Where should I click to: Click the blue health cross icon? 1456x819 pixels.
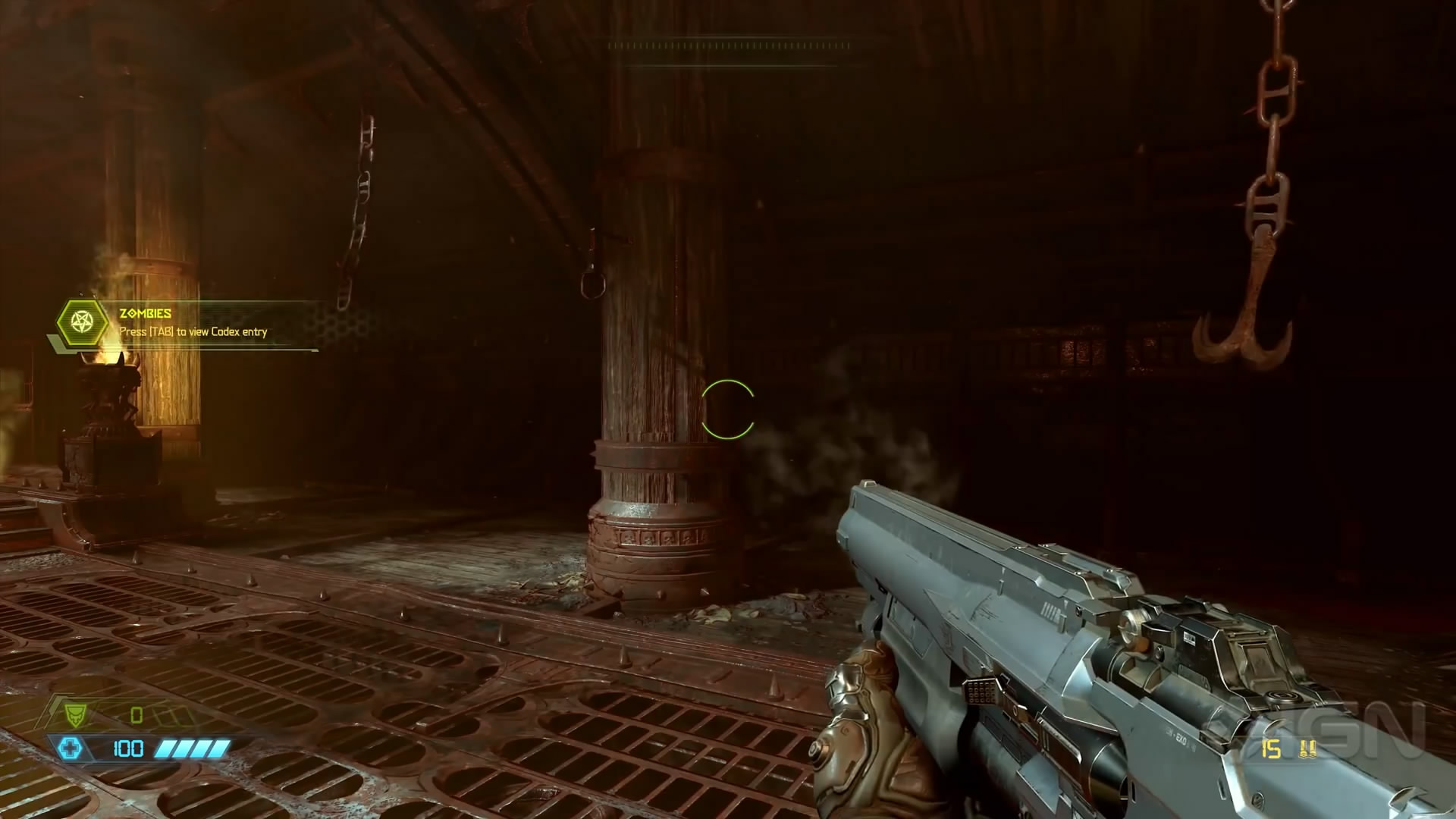tap(71, 749)
